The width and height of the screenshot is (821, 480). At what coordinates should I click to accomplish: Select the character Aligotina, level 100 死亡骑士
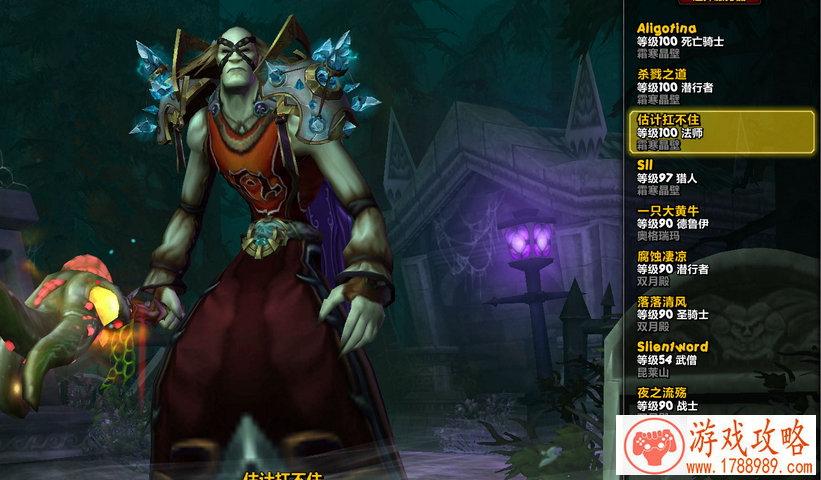(x=720, y=41)
